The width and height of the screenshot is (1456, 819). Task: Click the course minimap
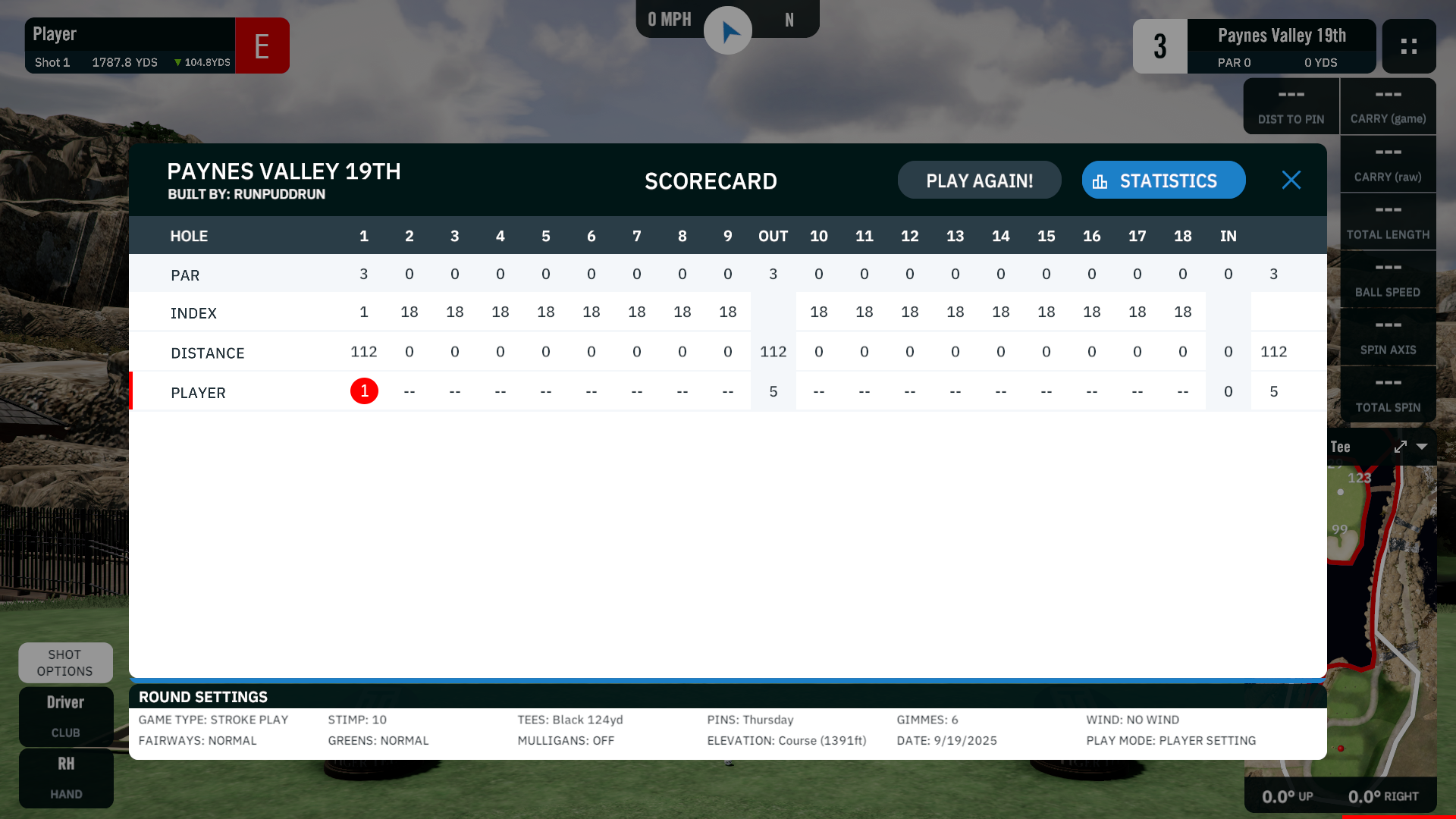click(1380, 607)
